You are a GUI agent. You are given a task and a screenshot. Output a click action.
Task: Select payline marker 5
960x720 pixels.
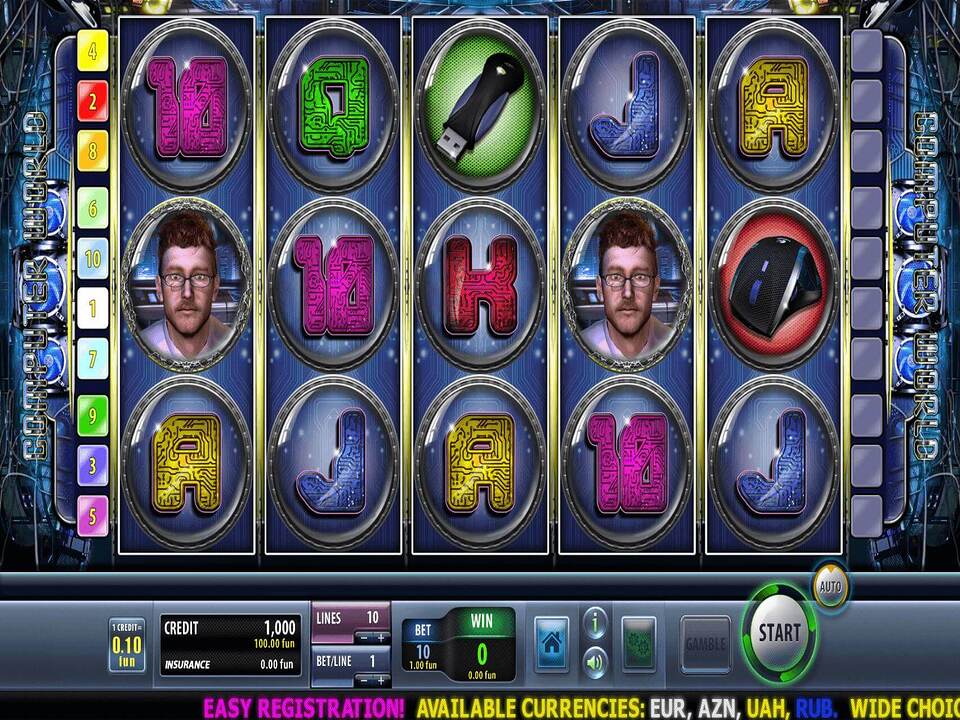(93, 516)
